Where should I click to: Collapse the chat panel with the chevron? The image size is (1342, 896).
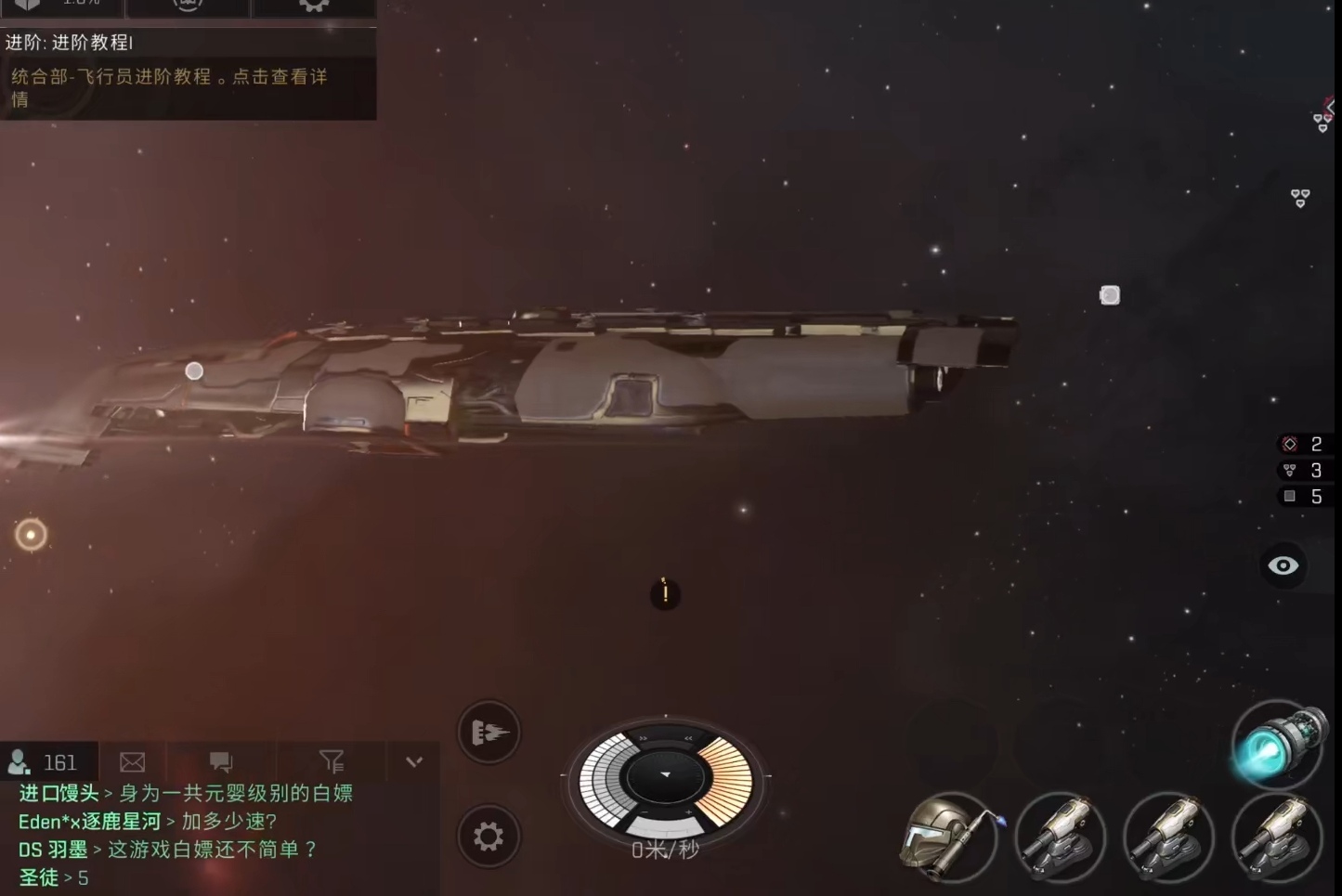[x=414, y=762]
